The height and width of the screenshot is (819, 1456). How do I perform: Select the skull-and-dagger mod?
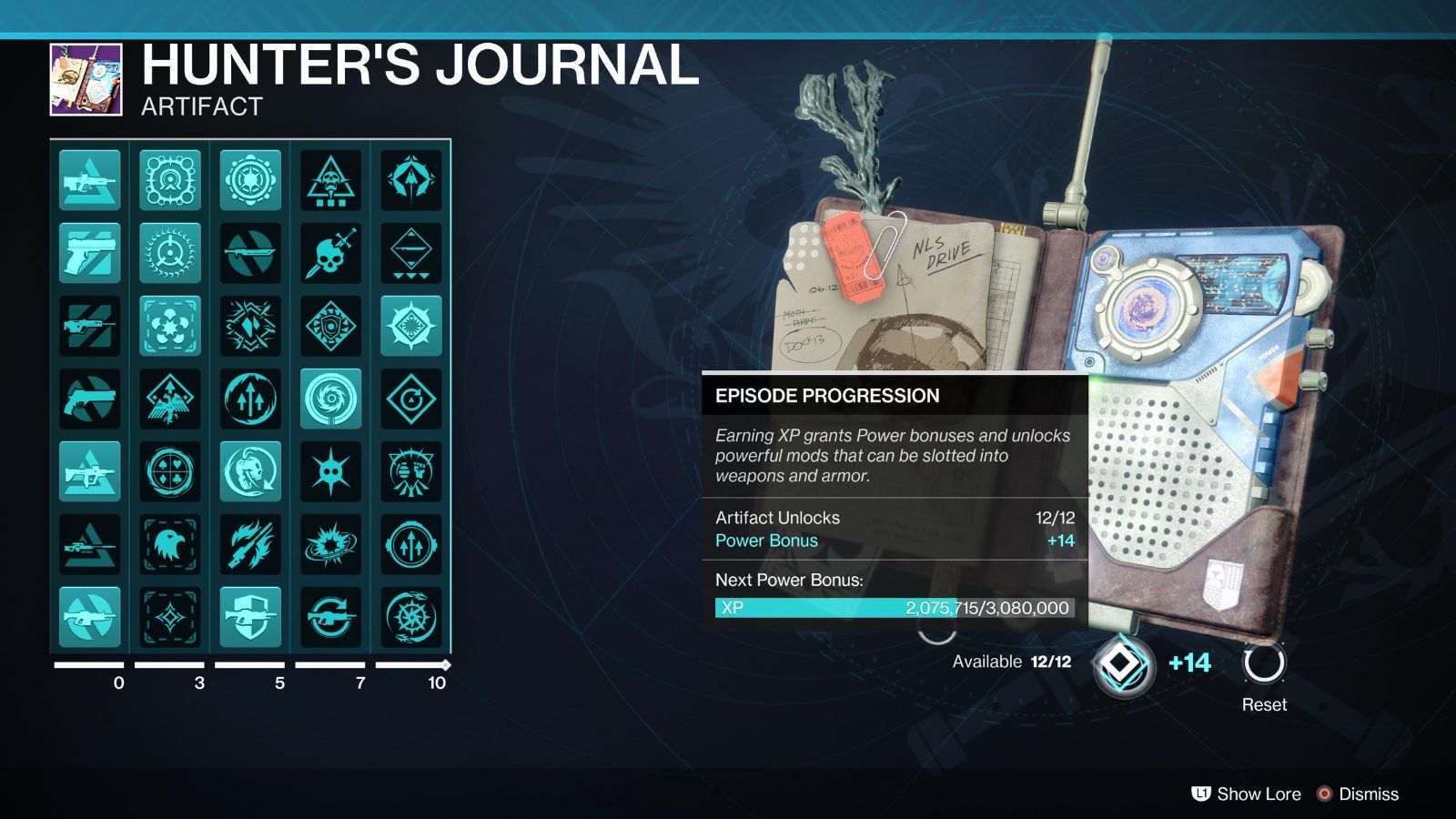pyautogui.click(x=330, y=253)
